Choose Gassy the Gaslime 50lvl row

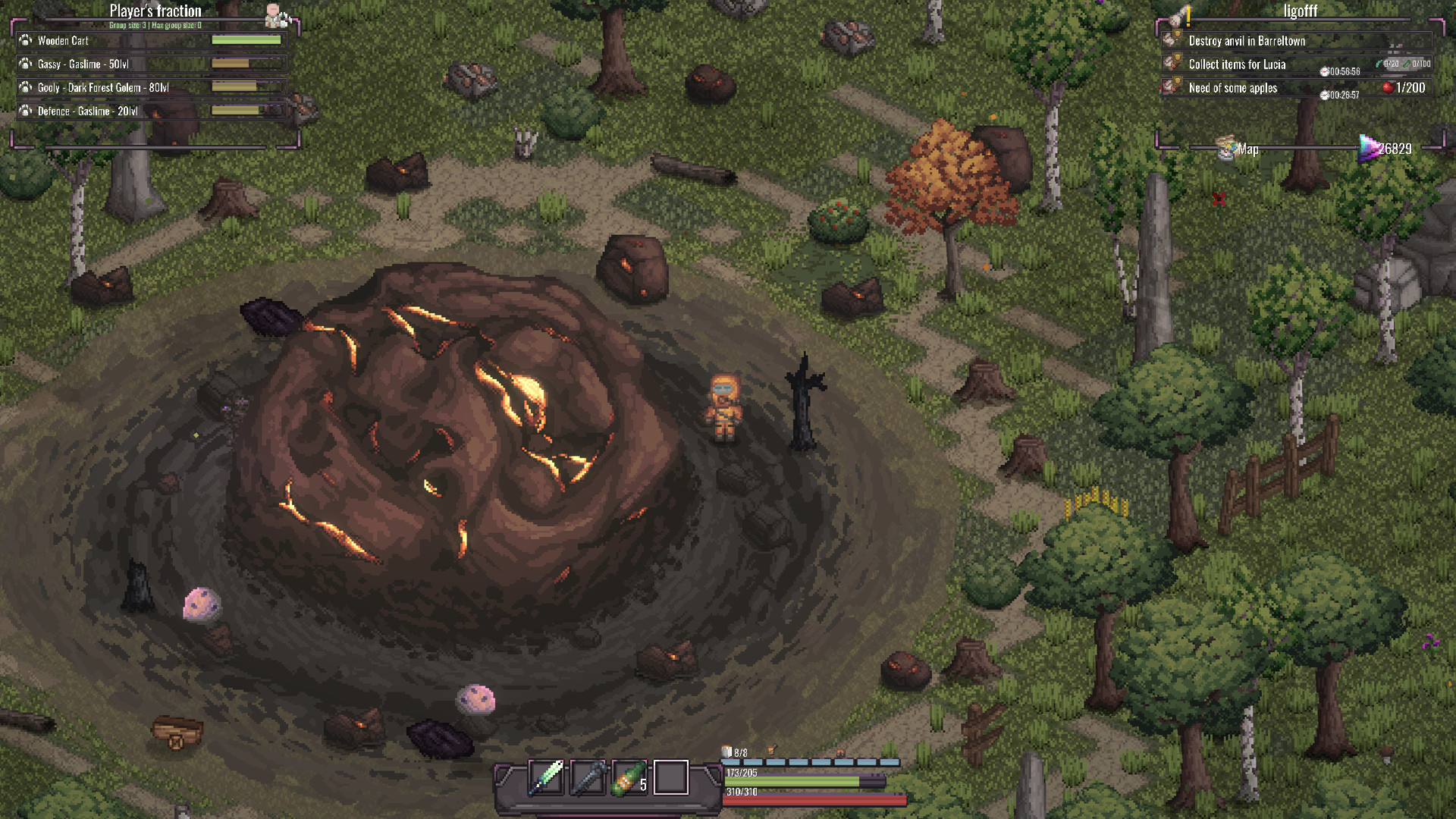pyautogui.click(x=152, y=64)
